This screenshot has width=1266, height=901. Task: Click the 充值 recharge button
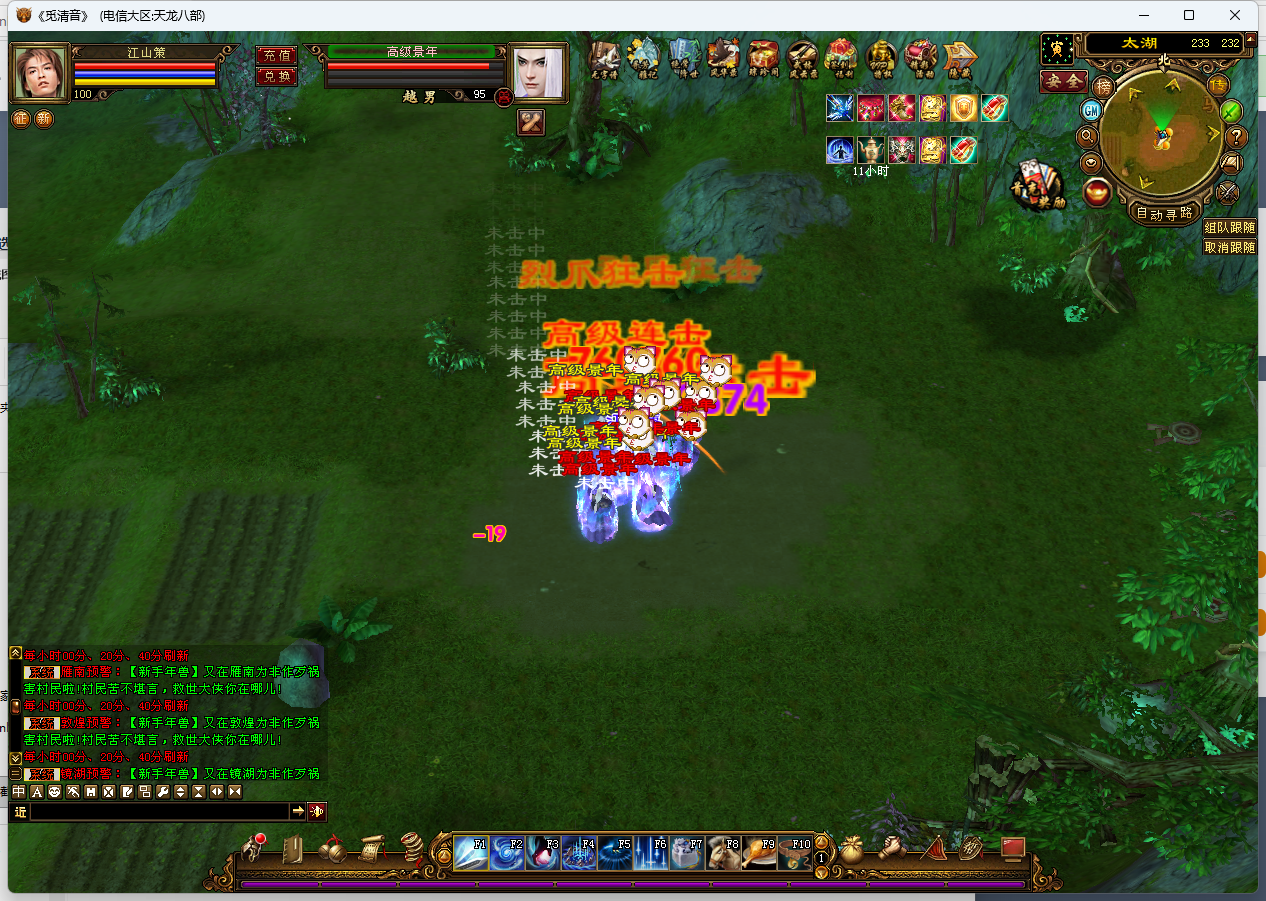[276, 55]
